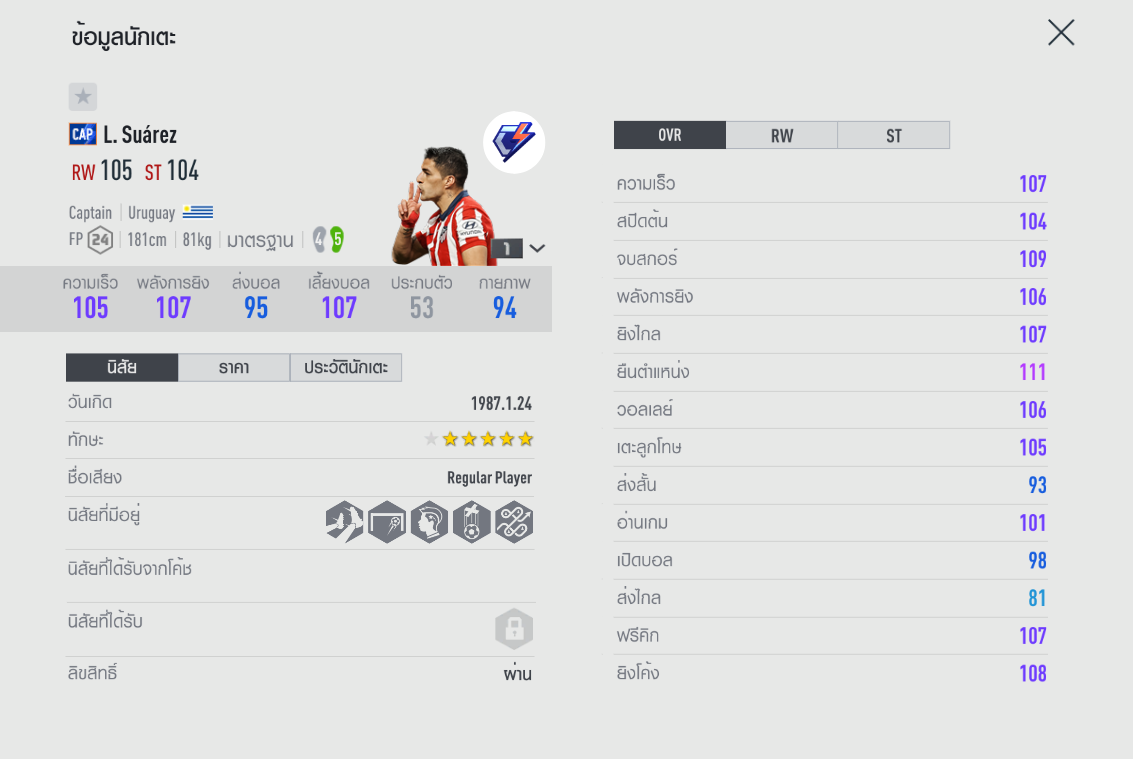Show stats for the RW position
Image resolution: width=1133 pixels, height=759 pixels.
click(781, 135)
